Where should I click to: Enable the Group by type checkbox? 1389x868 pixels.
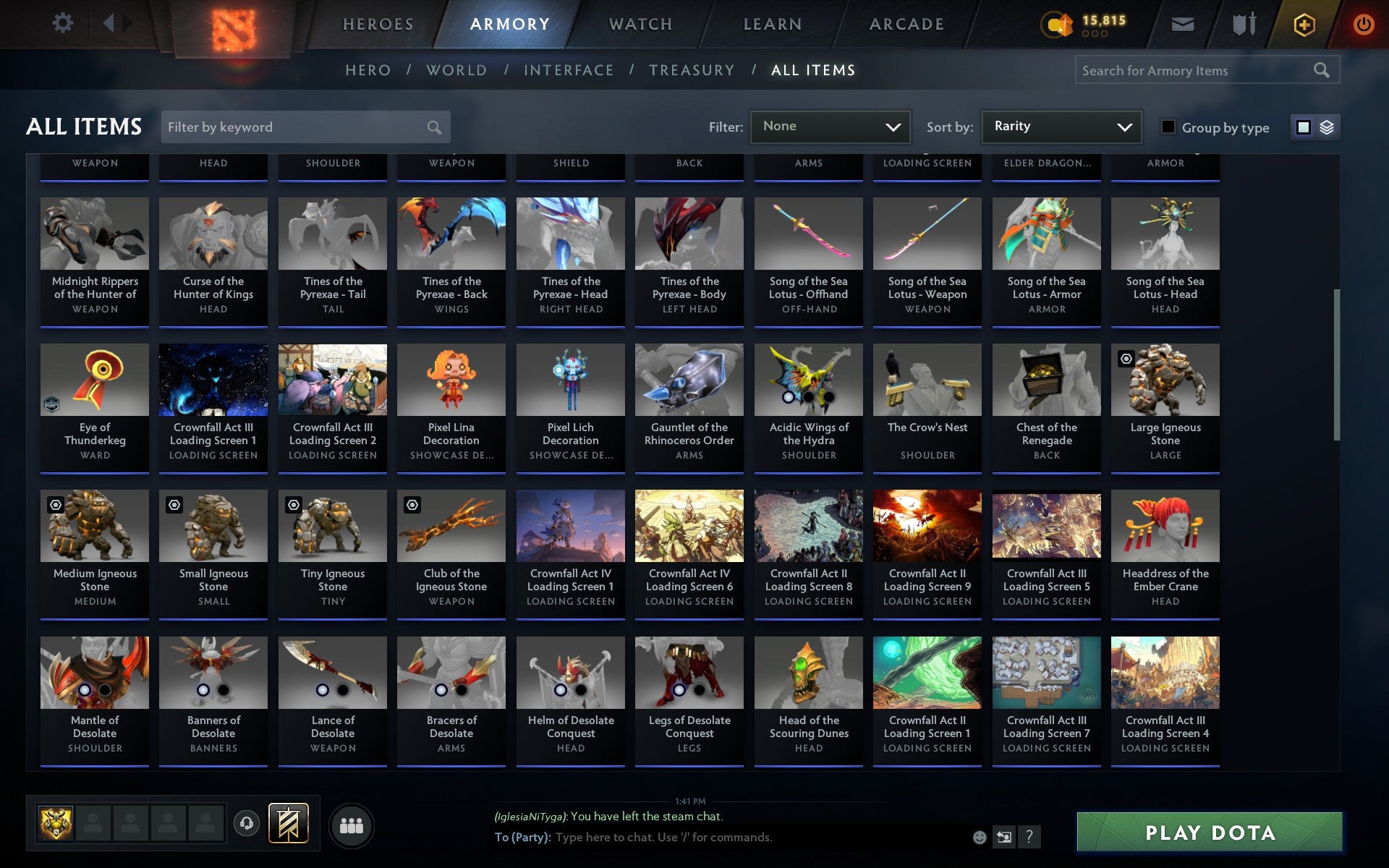coord(1168,127)
